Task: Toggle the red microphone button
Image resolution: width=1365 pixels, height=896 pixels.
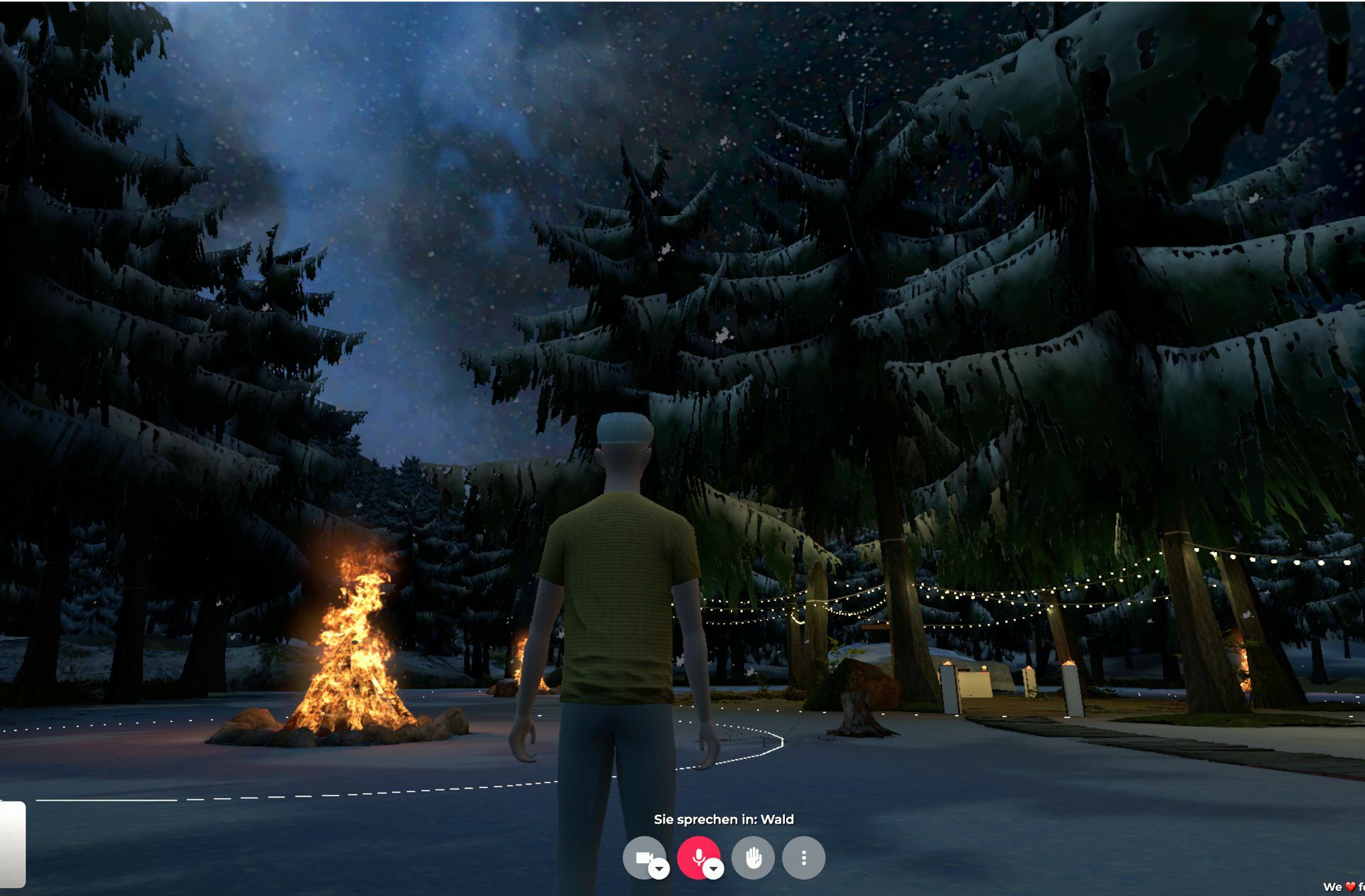Action: click(697, 855)
